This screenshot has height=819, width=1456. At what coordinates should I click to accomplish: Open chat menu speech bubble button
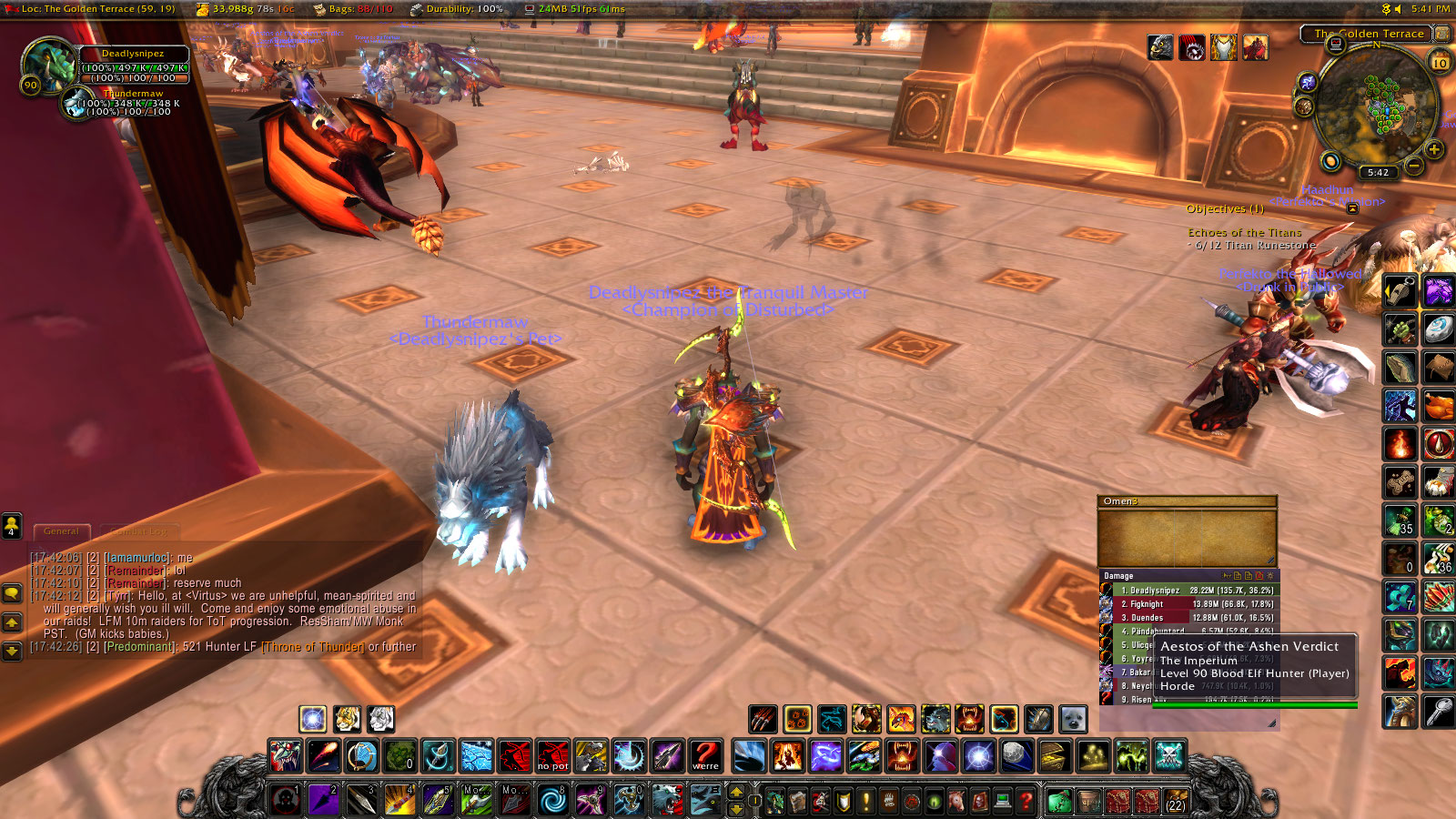tap(11, 593)
